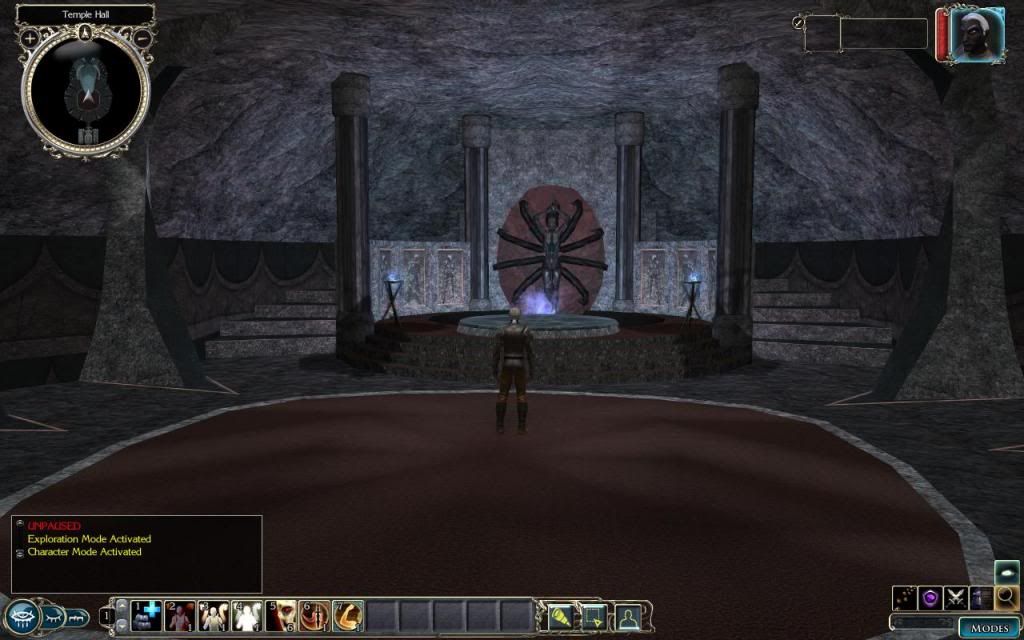
Task: Open the circular Temple Hall minimap
Action: click(86, 88)
